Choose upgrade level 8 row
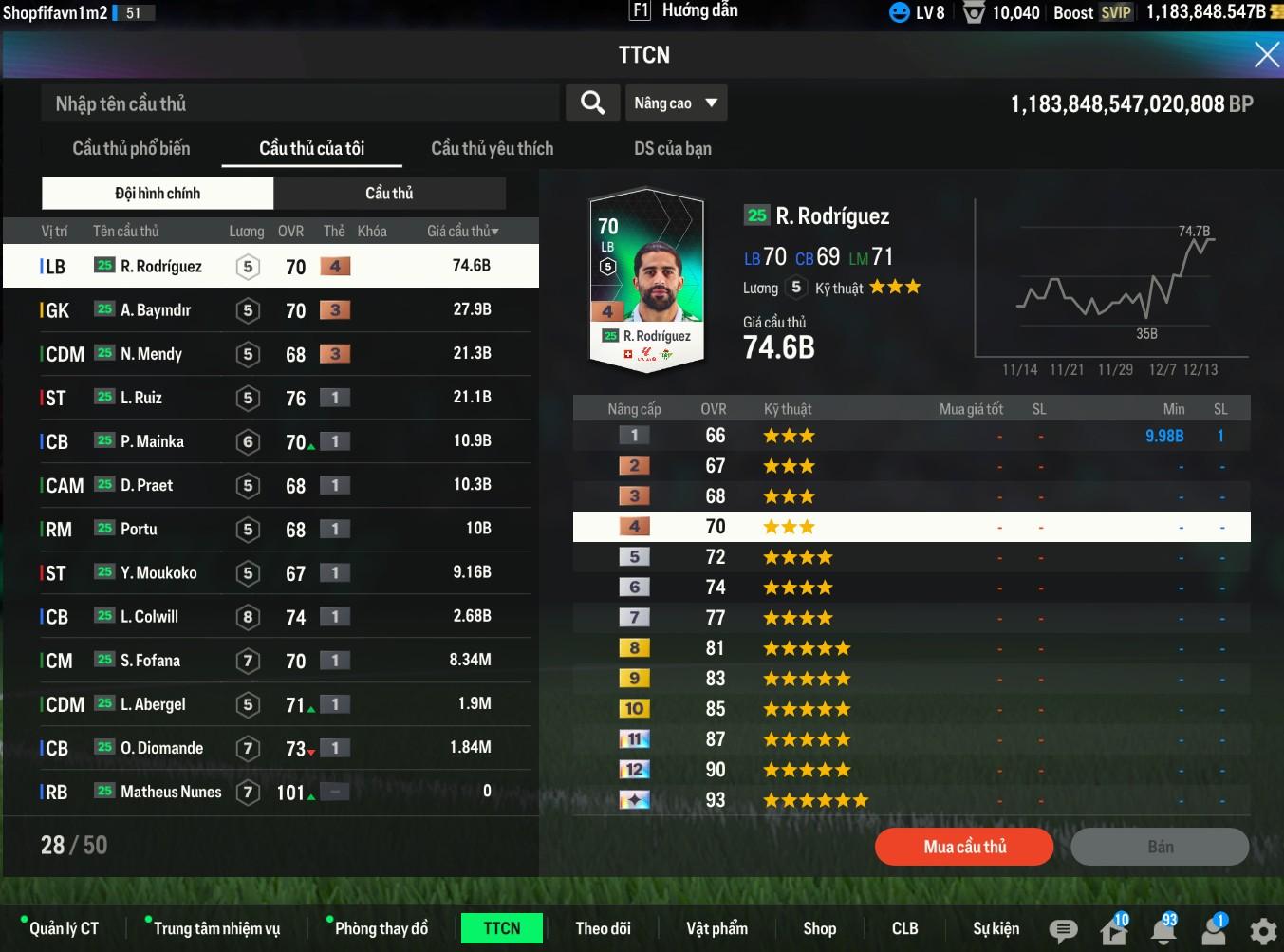1284x952 pixels. [x=911, y=648]
